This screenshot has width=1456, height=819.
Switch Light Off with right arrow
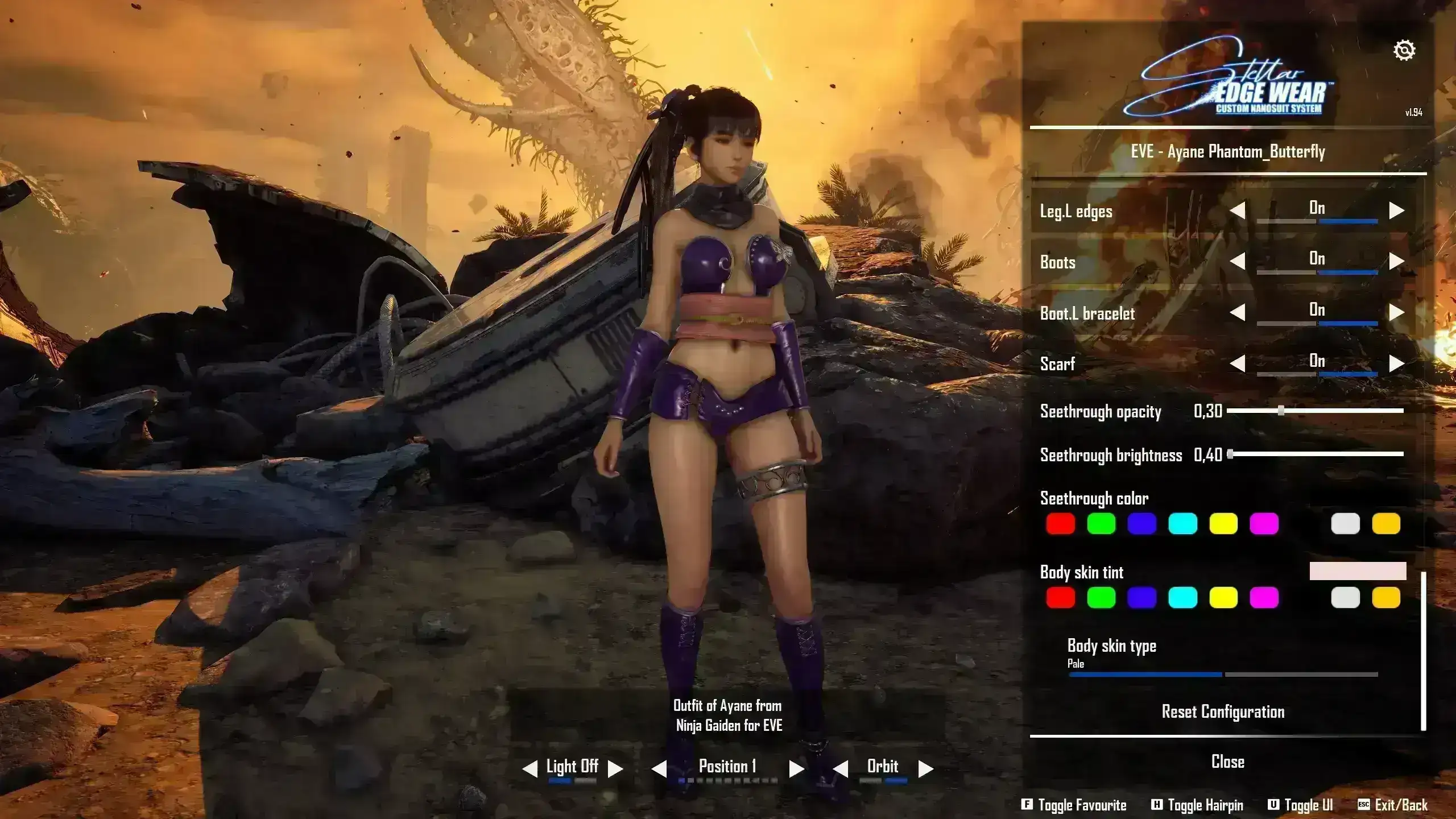click(x=615, y=769)
